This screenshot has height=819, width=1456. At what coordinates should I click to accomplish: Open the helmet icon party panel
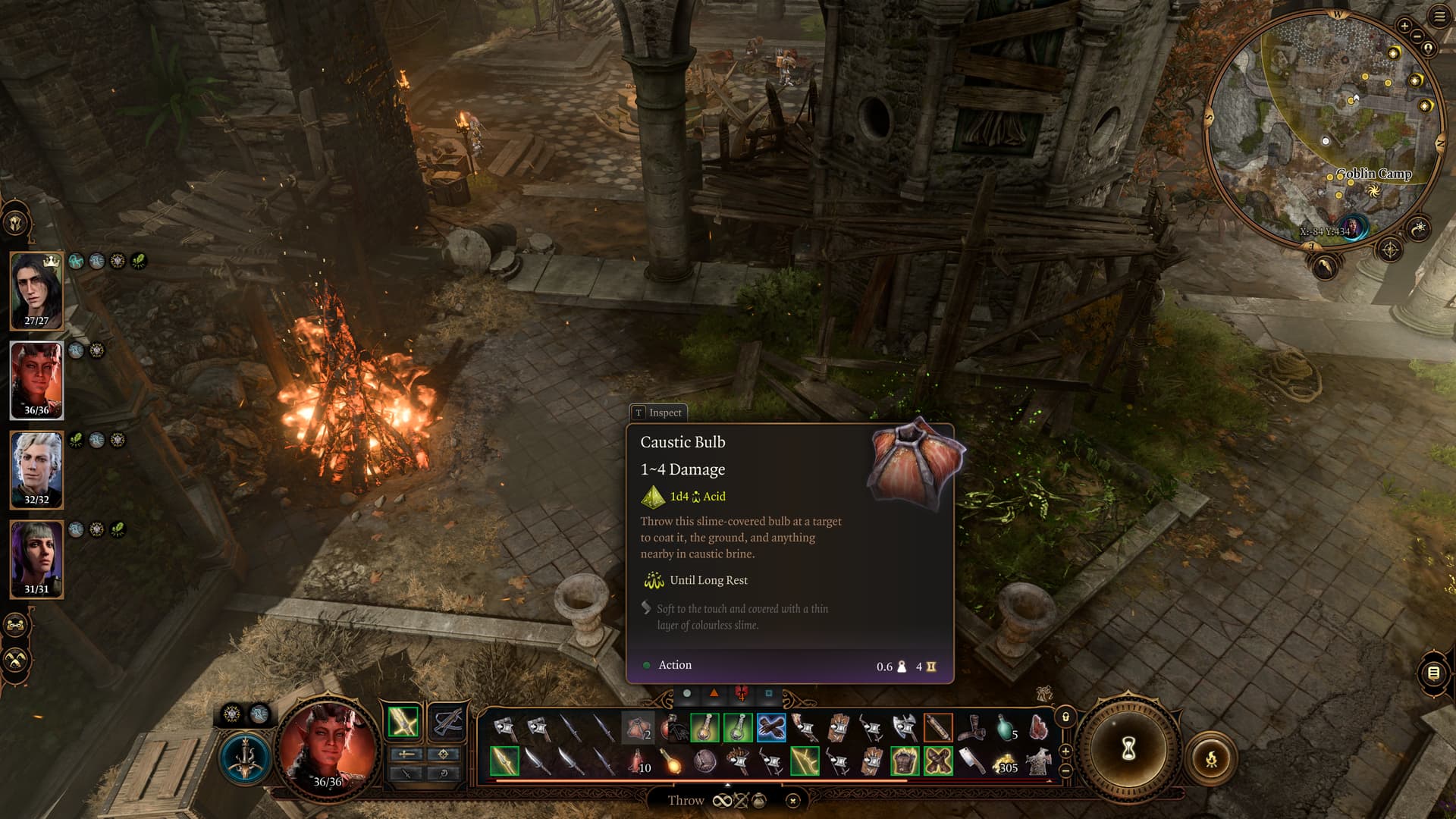[15, 223]
